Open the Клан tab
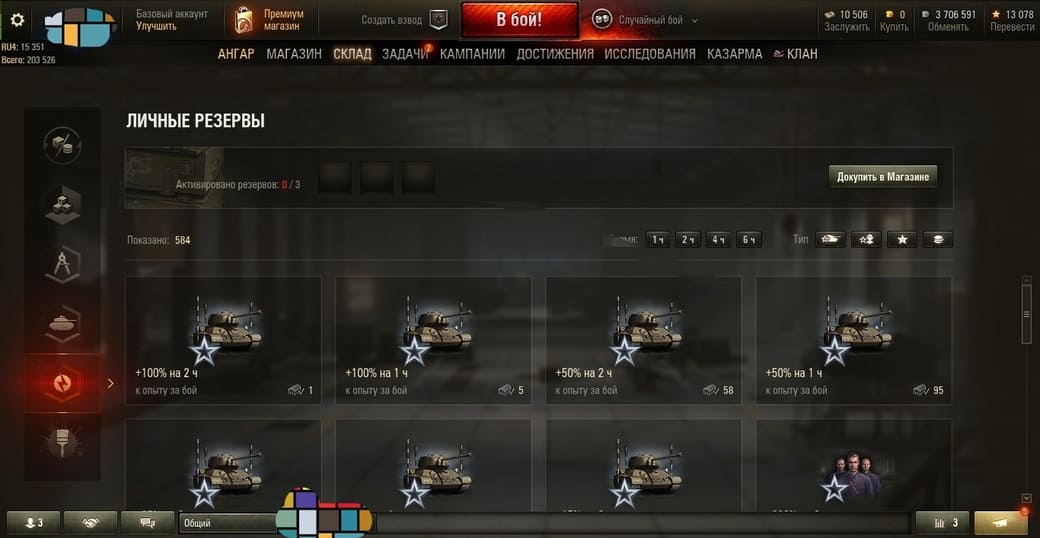1040x538 pixels. tap(796, 54)
